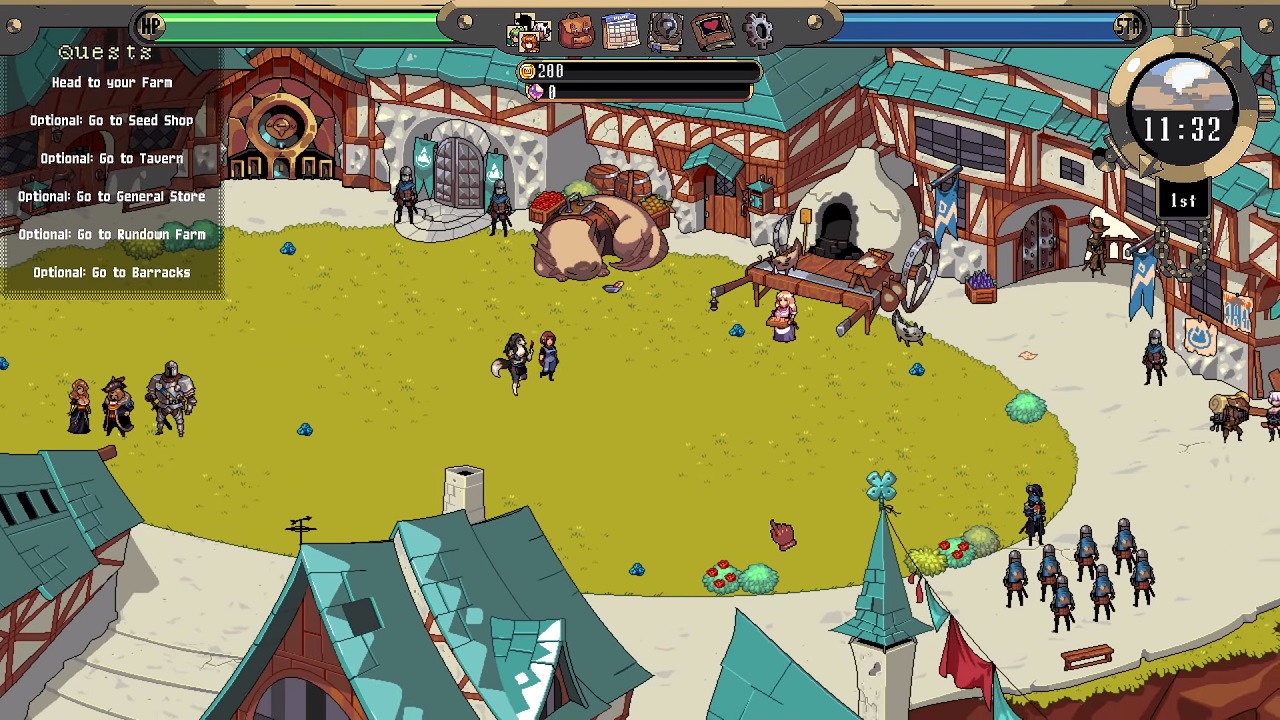Select the Head to your Farm quest
Image resolution: width=1280 pixels, height=720 pixels.
[112, 83]
